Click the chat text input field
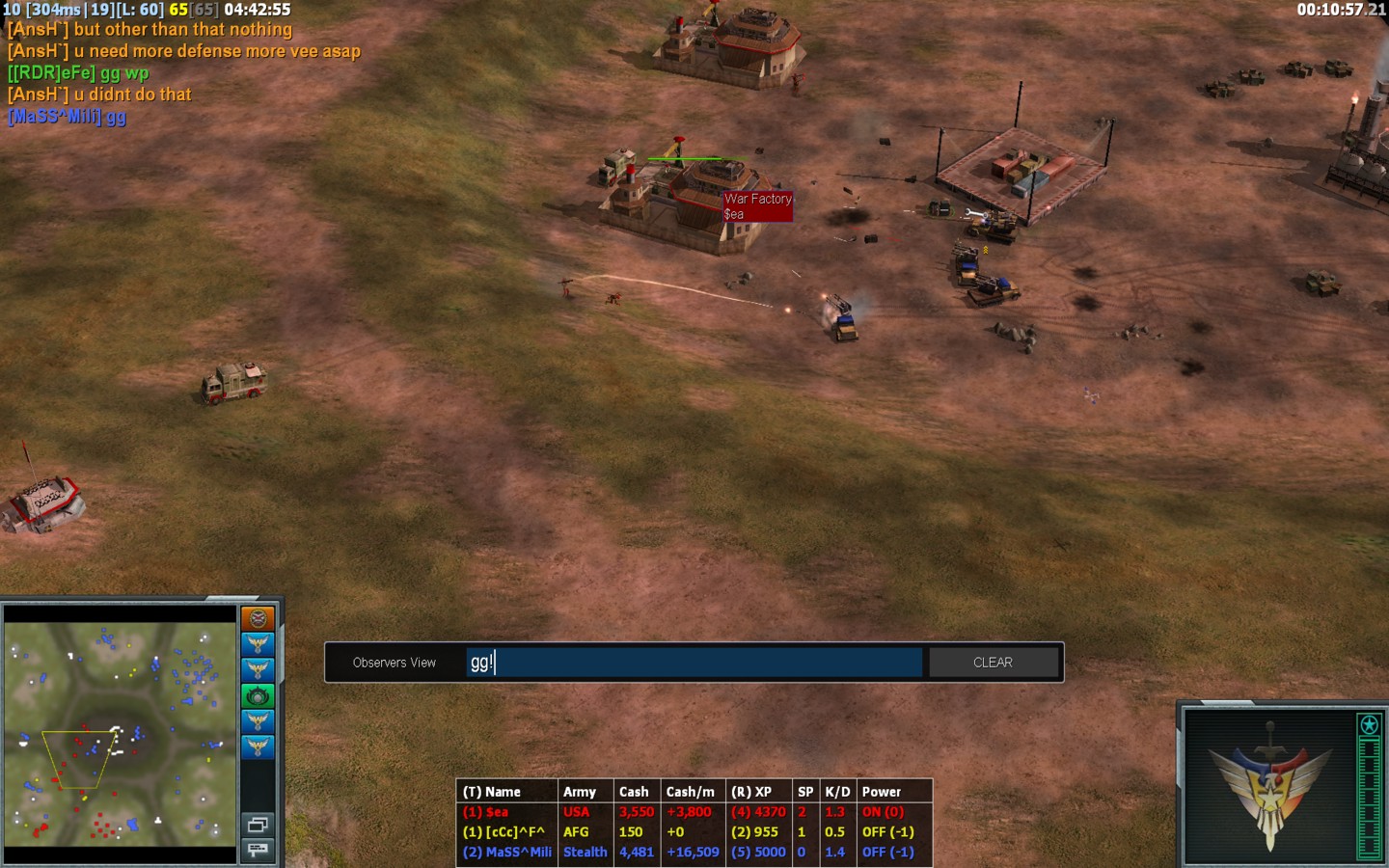The width and height of the screenshot is (1389, 868). pyautogui.click(x=694, y=663)
